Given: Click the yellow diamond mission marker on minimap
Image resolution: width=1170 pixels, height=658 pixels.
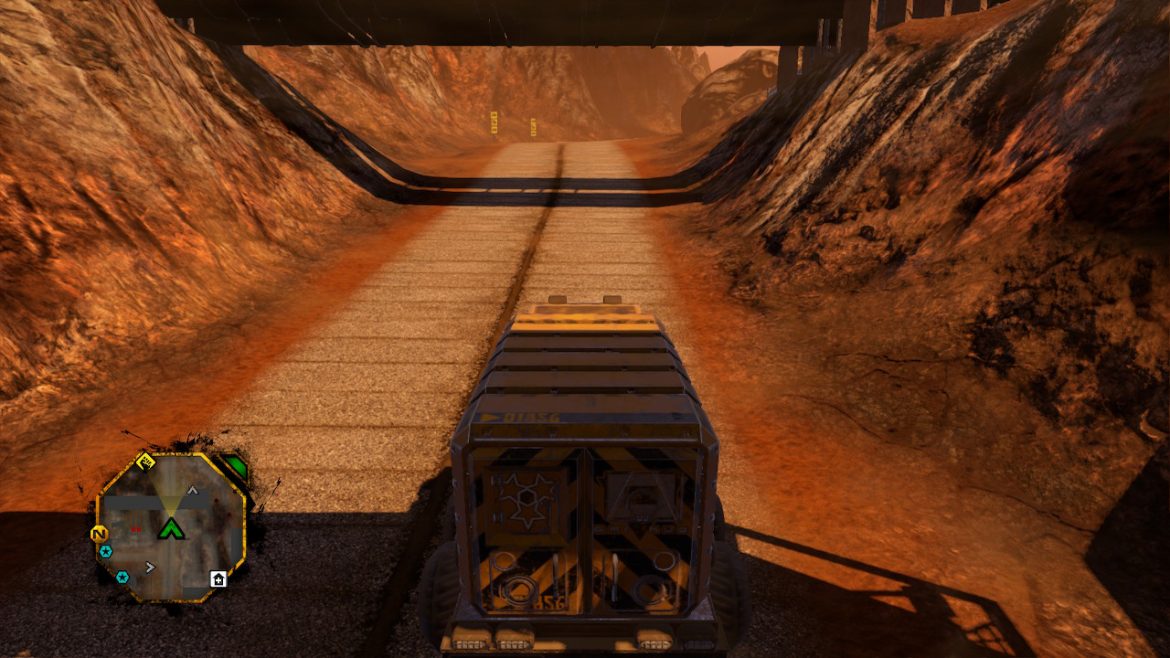Looking at the screenshot, I should [145, 461].
